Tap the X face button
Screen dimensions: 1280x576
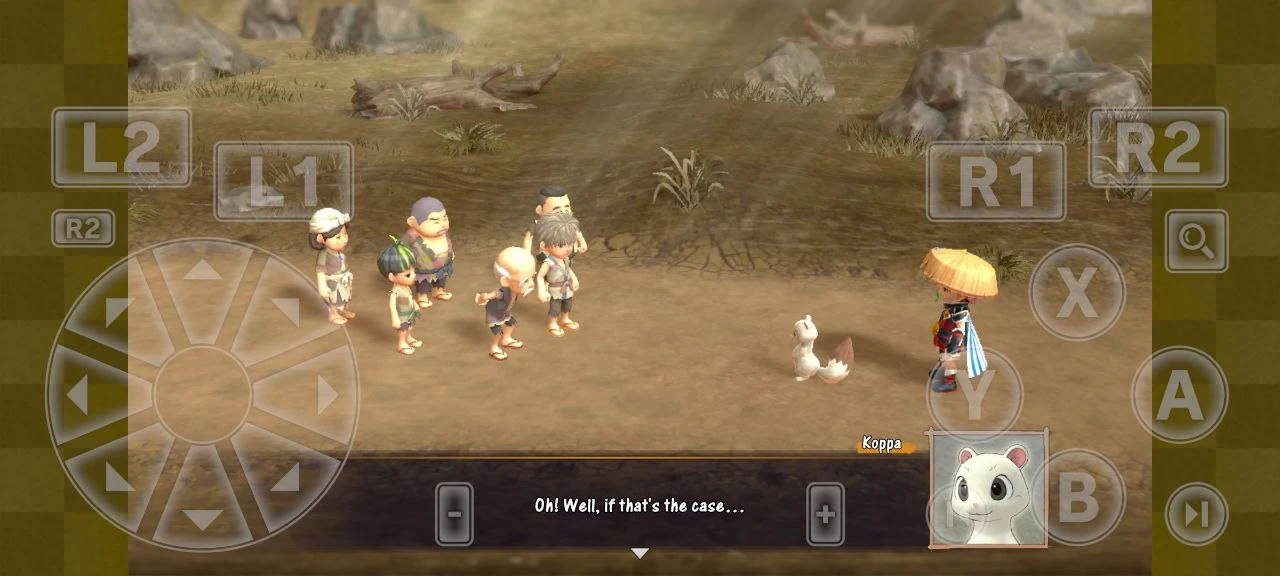click(1077, 293)
